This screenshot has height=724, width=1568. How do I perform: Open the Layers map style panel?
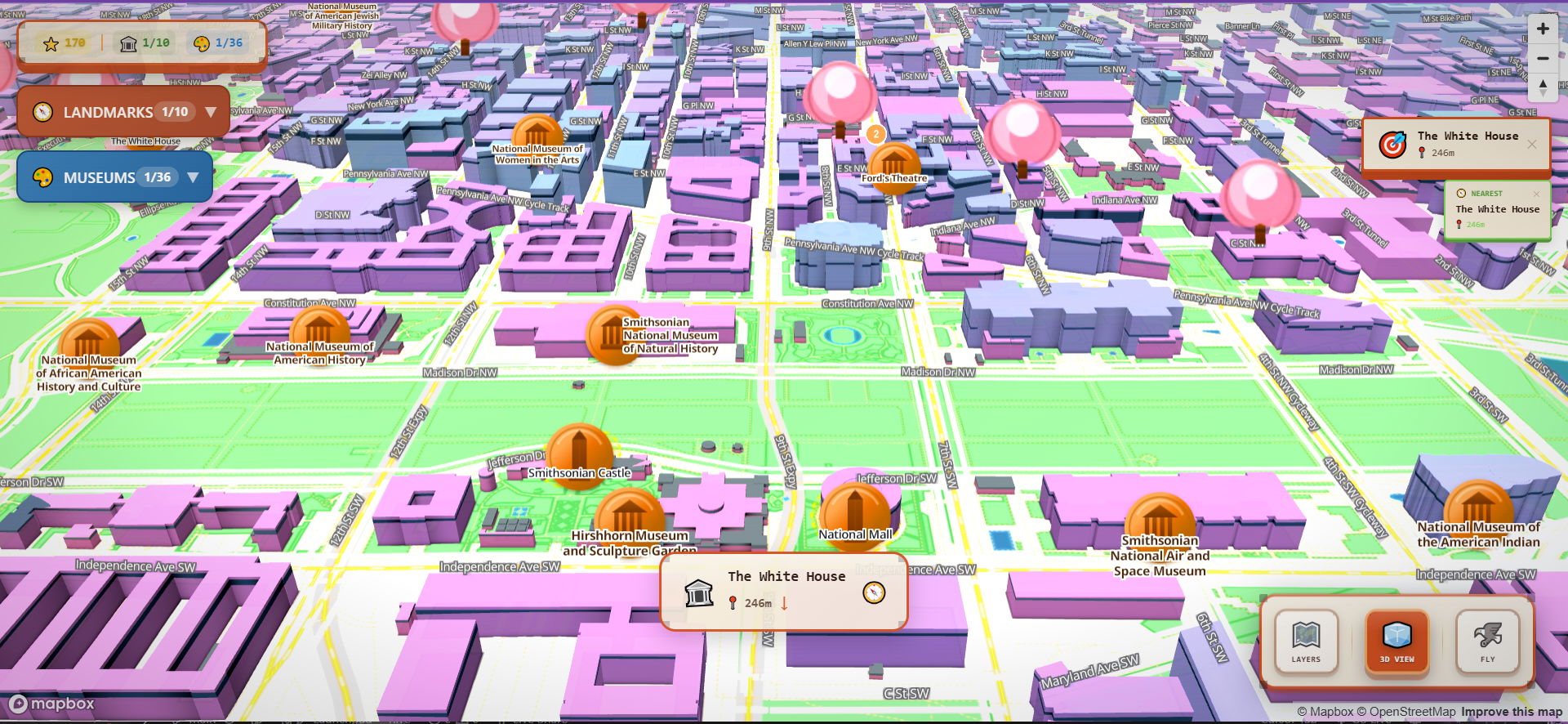(1306, 642)
